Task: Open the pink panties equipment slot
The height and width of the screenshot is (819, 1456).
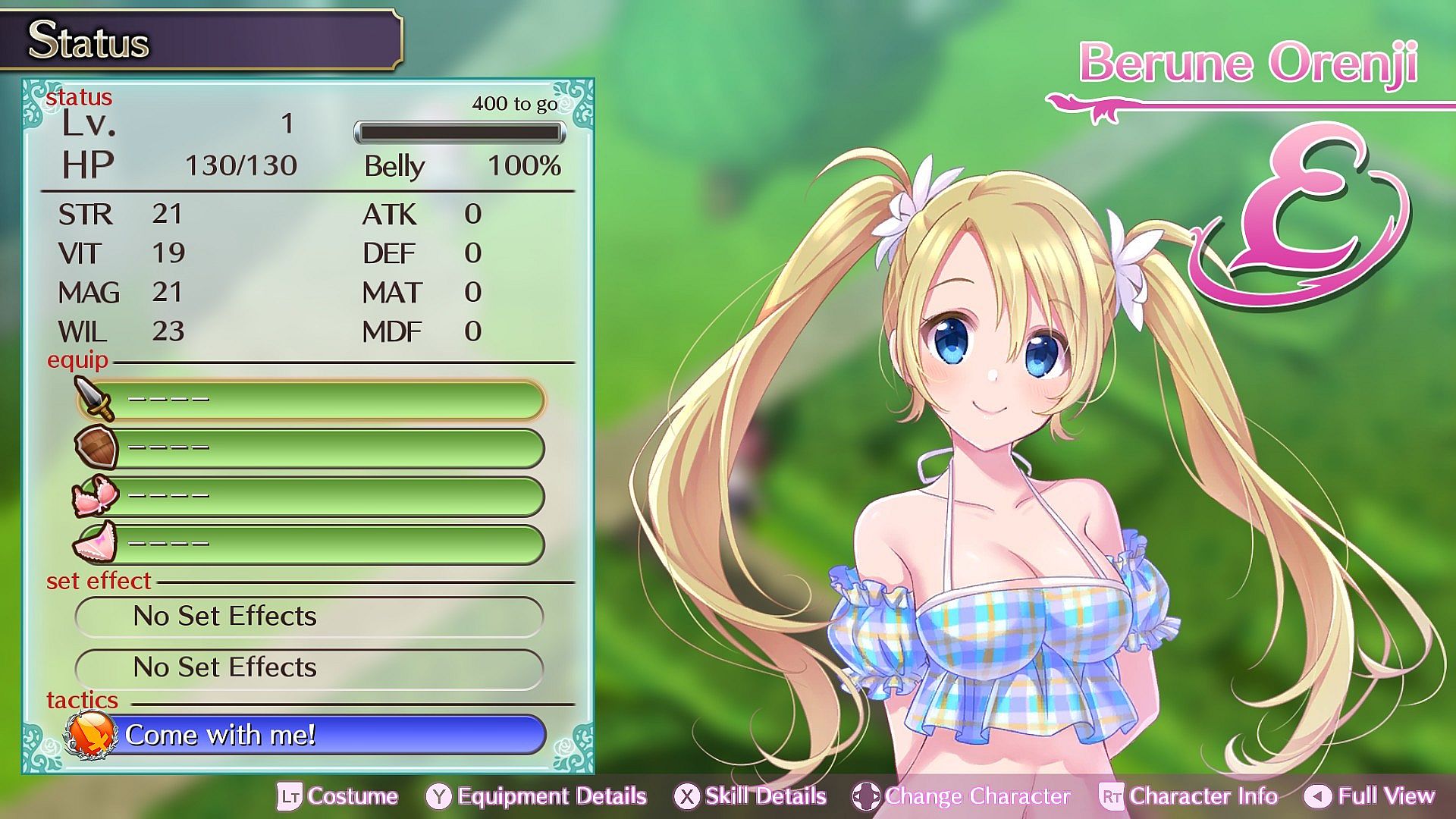Action: coord(311,544)
